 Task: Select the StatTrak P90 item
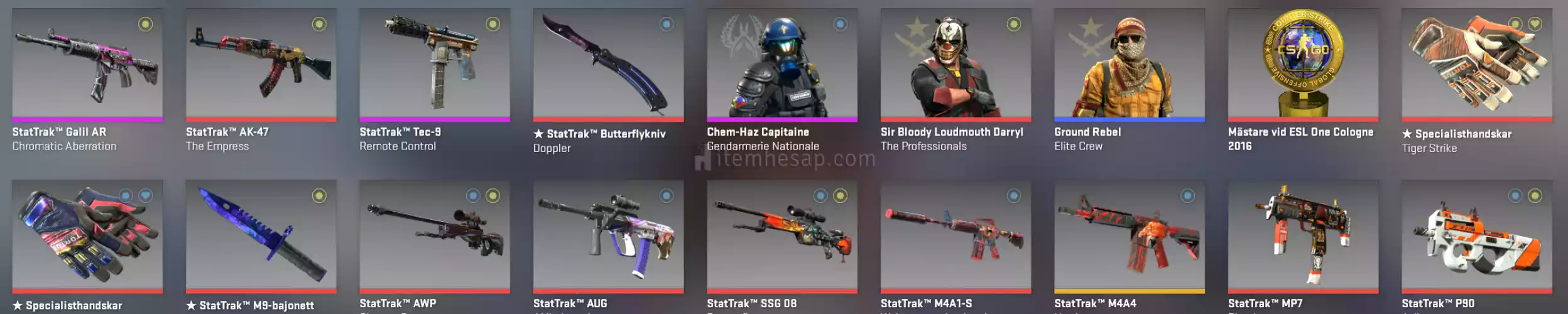click(1476, 237)
